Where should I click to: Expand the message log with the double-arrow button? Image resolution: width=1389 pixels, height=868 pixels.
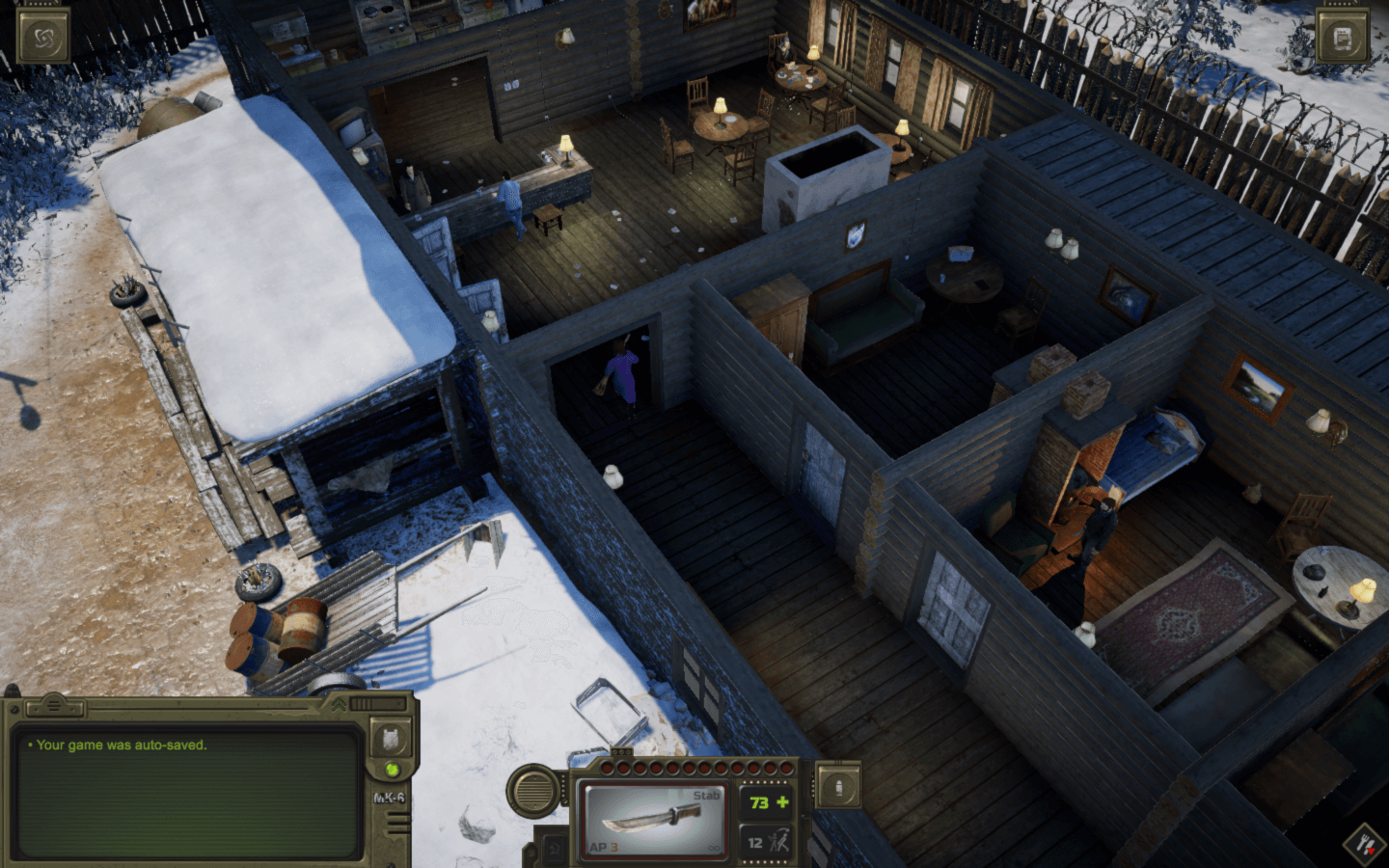point(340,705)
